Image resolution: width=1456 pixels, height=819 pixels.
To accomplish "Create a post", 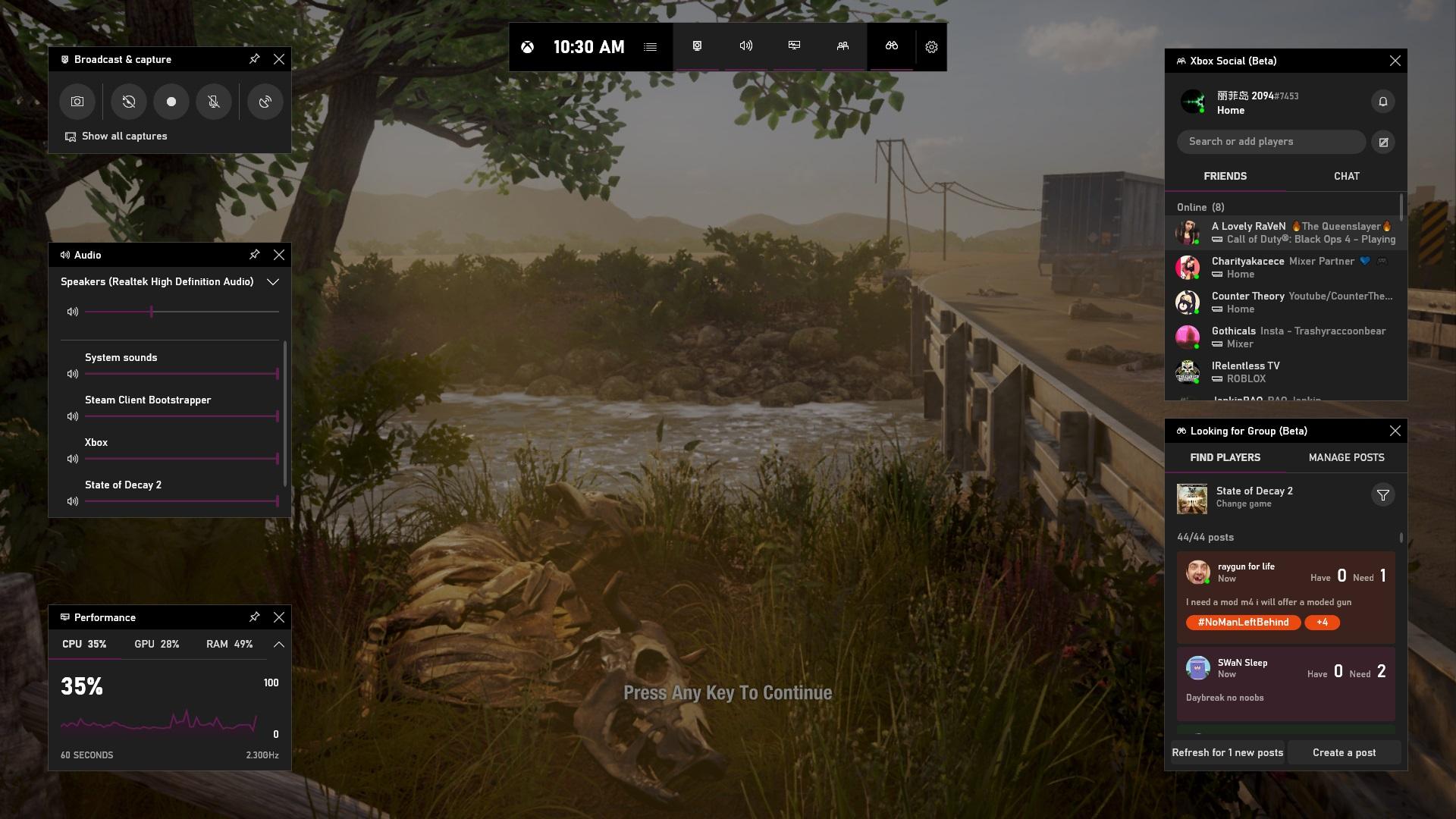I will coord(1344,752).
